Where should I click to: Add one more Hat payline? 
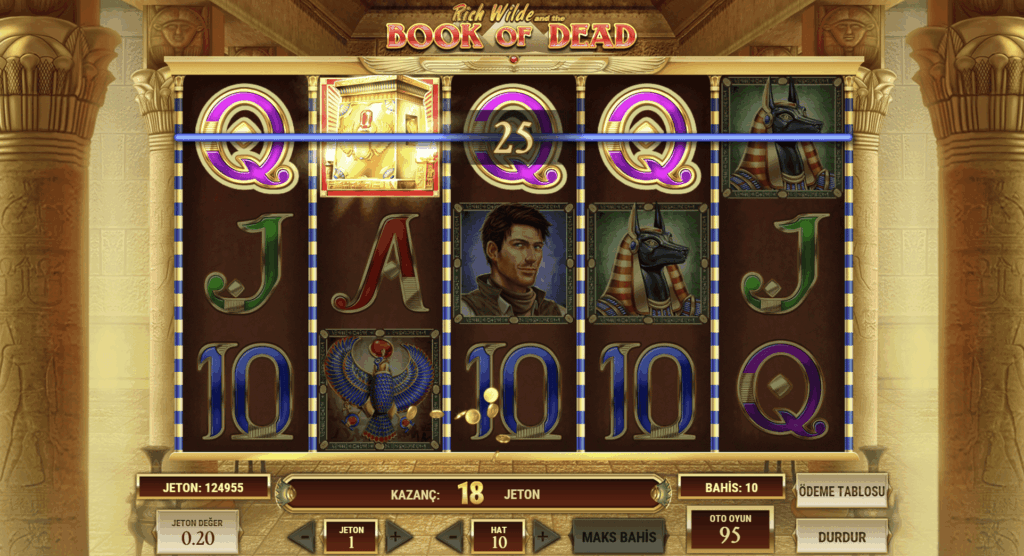[x=545, y=537]
